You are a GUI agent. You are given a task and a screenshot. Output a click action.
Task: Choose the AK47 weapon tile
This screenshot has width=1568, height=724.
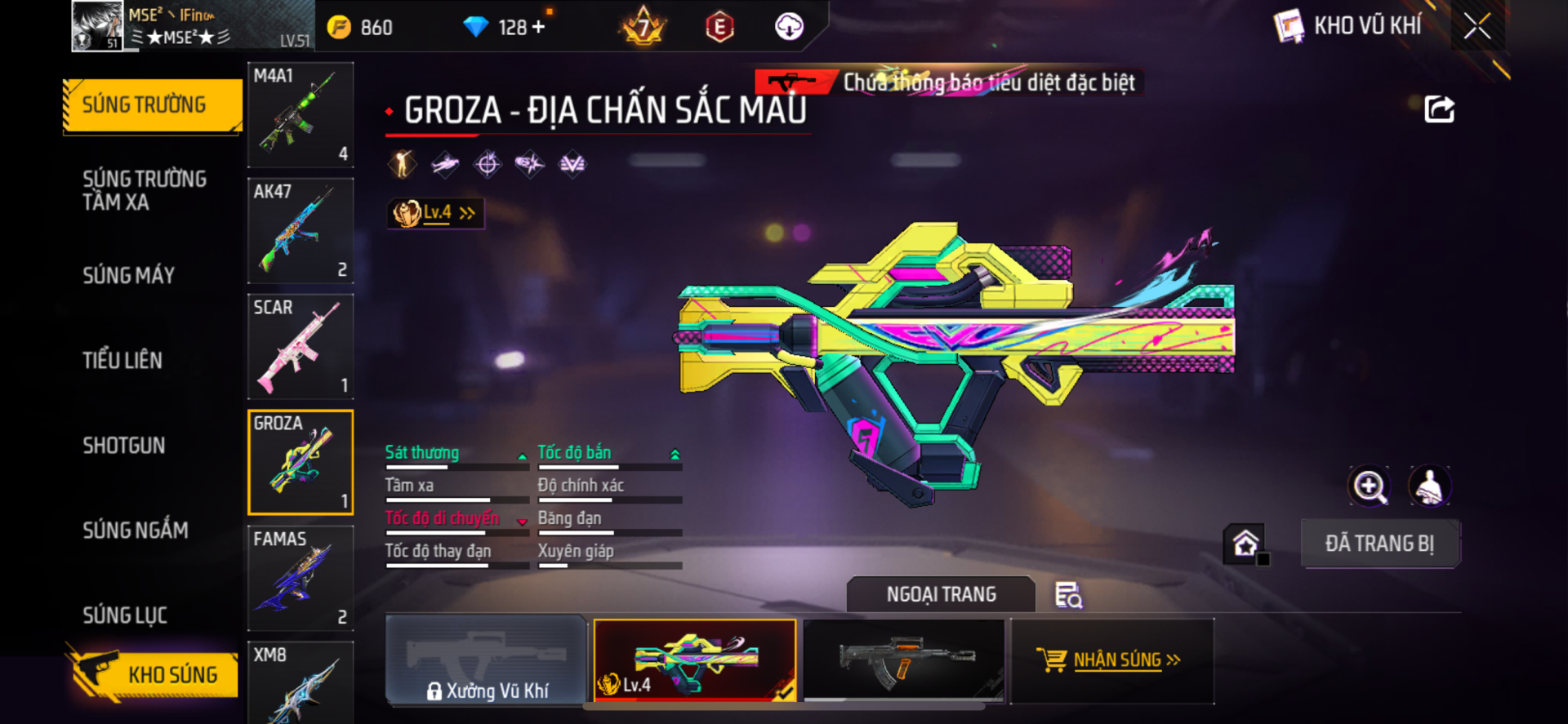pos(301,231)
